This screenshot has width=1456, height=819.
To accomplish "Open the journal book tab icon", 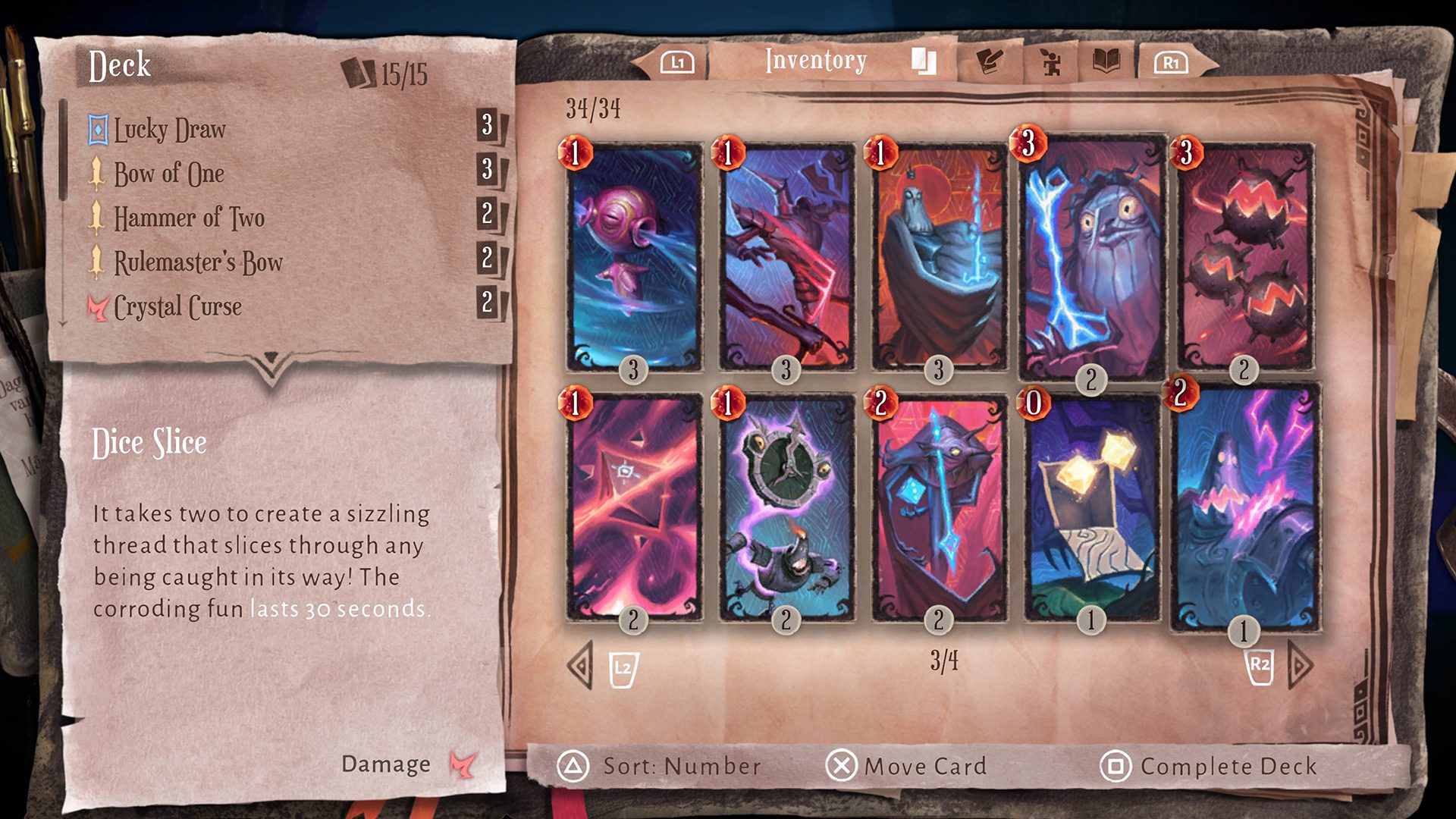I will click(1105, 60).
